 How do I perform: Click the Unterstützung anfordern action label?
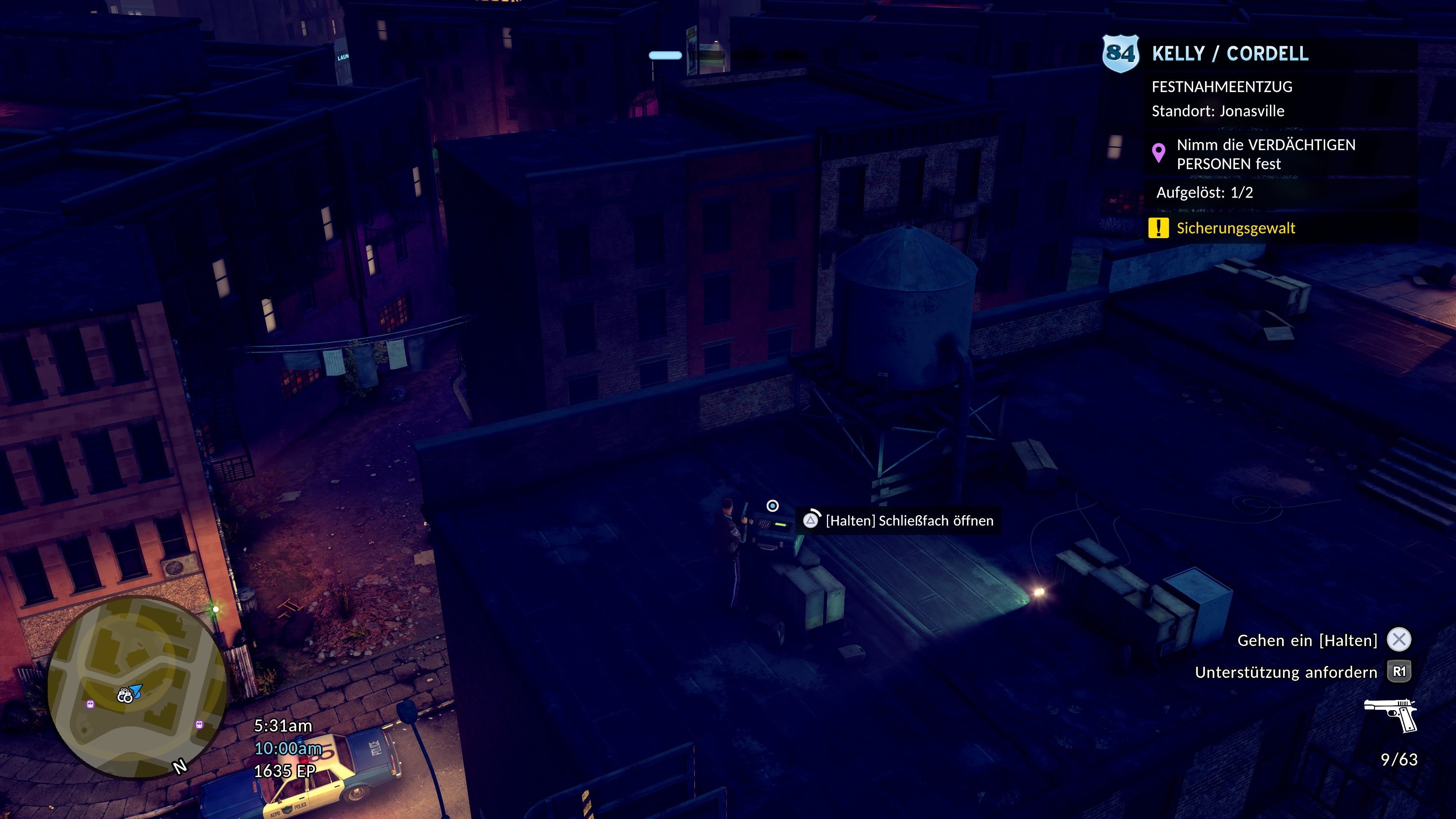pos(1286,672)
